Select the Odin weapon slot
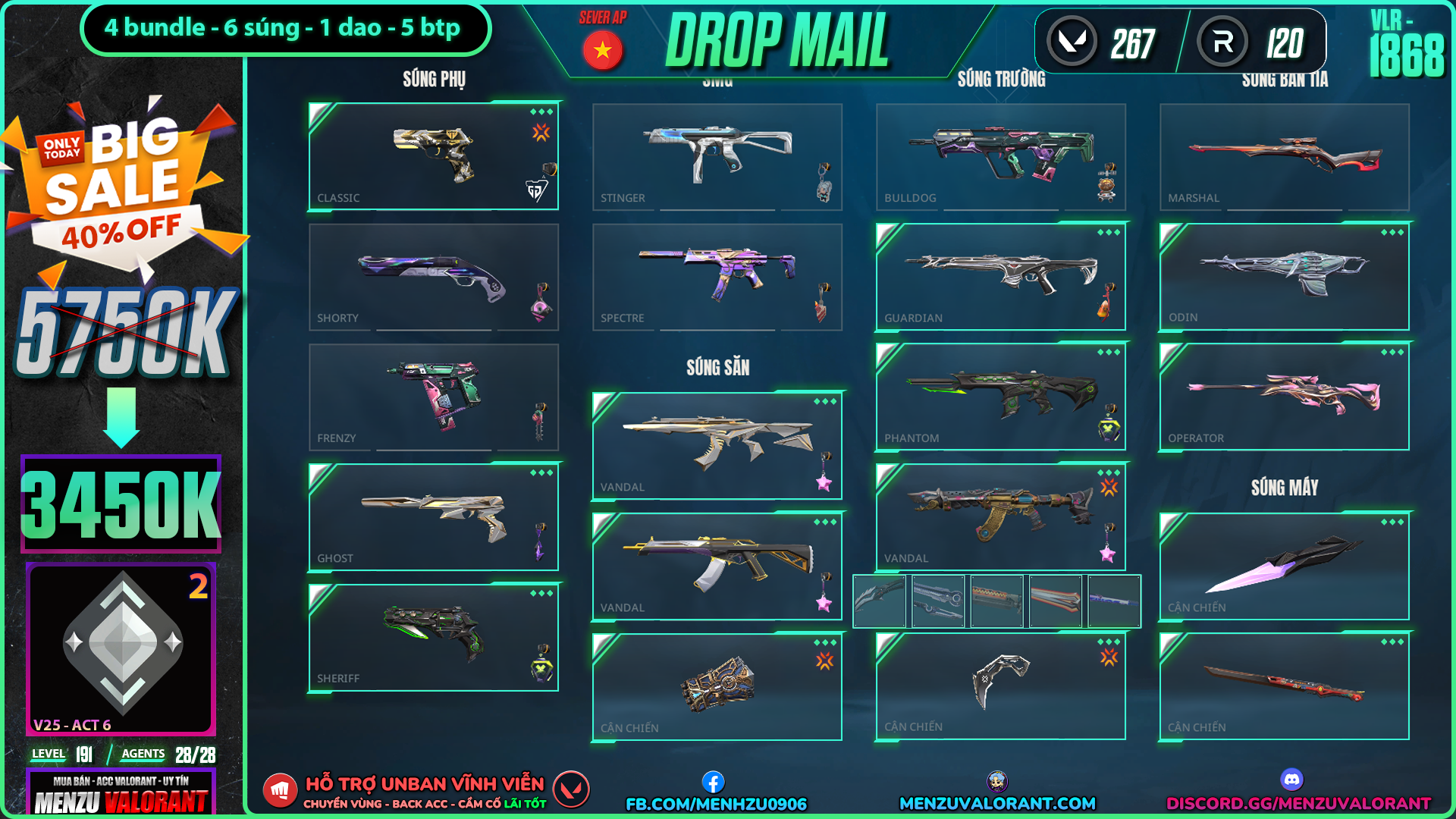 1284,277
